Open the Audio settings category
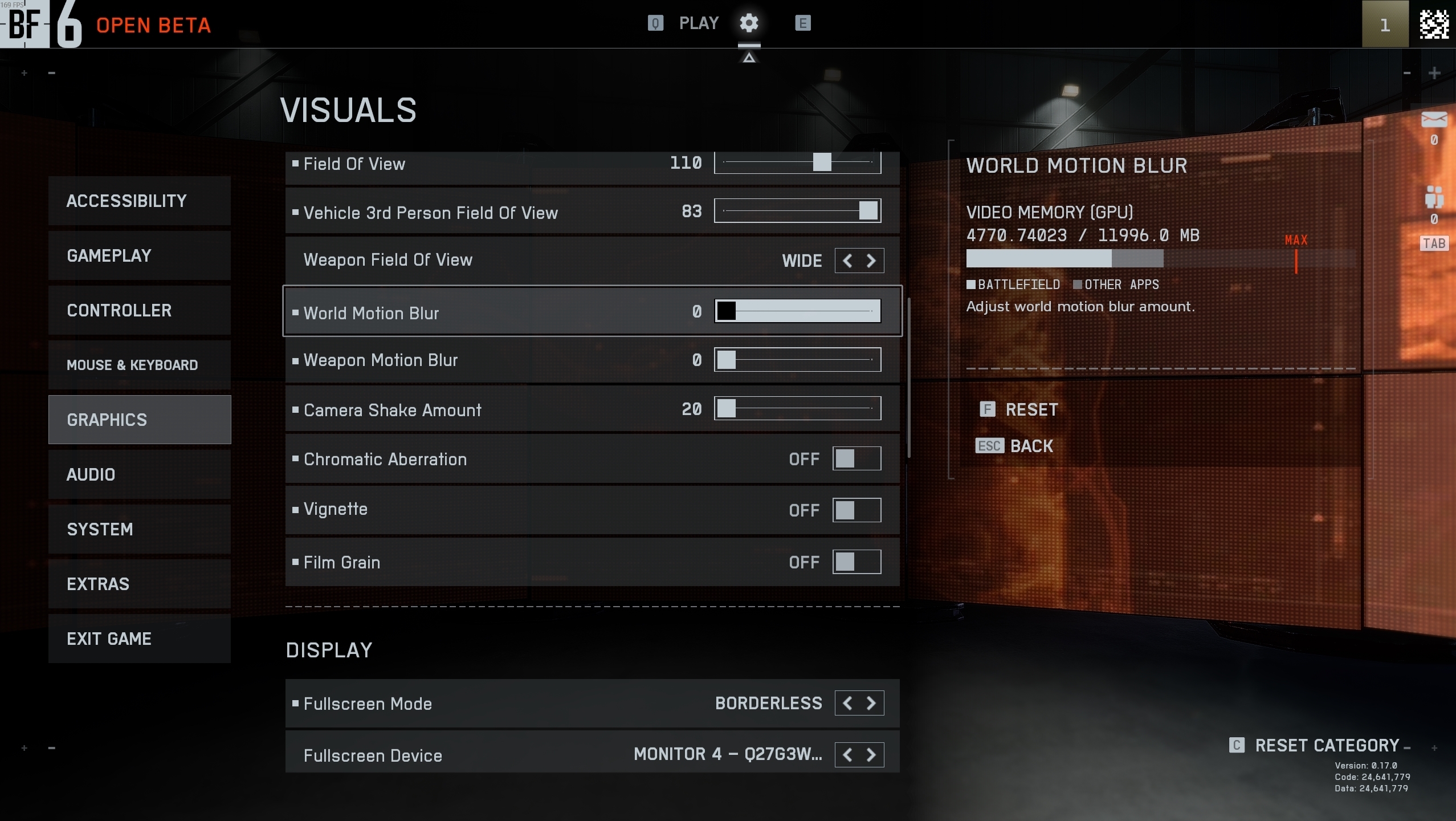The width and height of the screenshot is (1456, 821). tap(140, 474)
